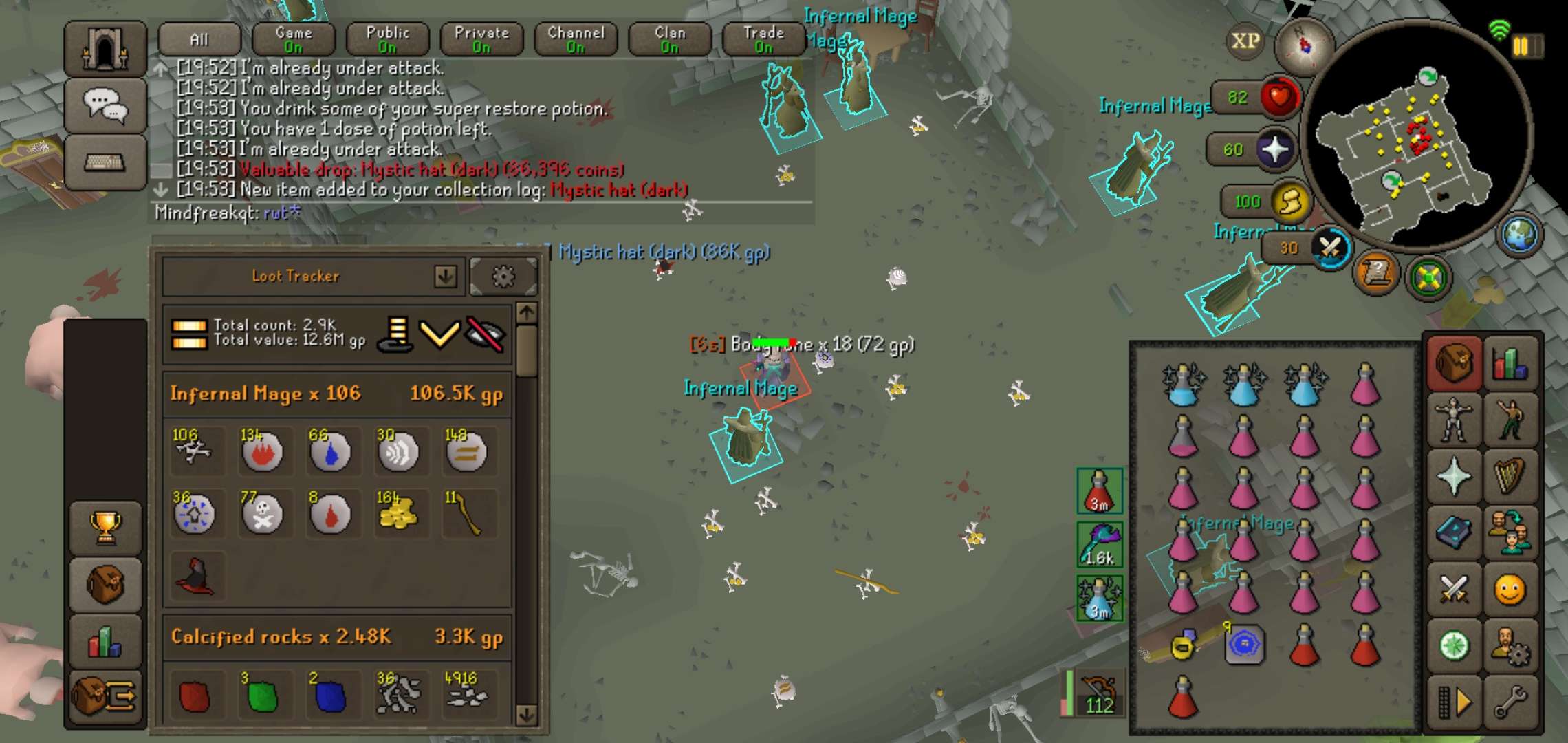Open the world map globe

[1519, 235]
